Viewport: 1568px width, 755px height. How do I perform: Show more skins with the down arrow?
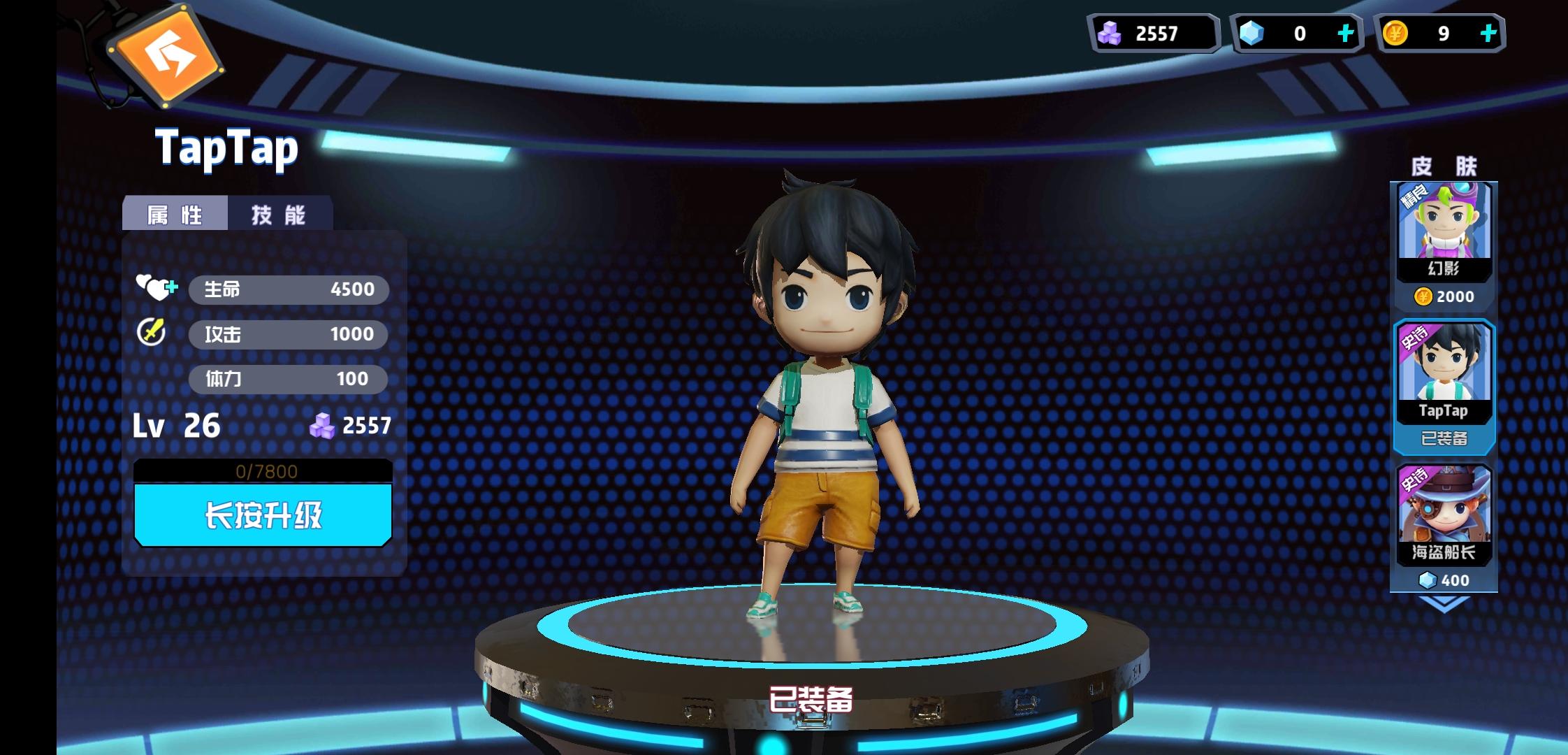point(1444,605)
